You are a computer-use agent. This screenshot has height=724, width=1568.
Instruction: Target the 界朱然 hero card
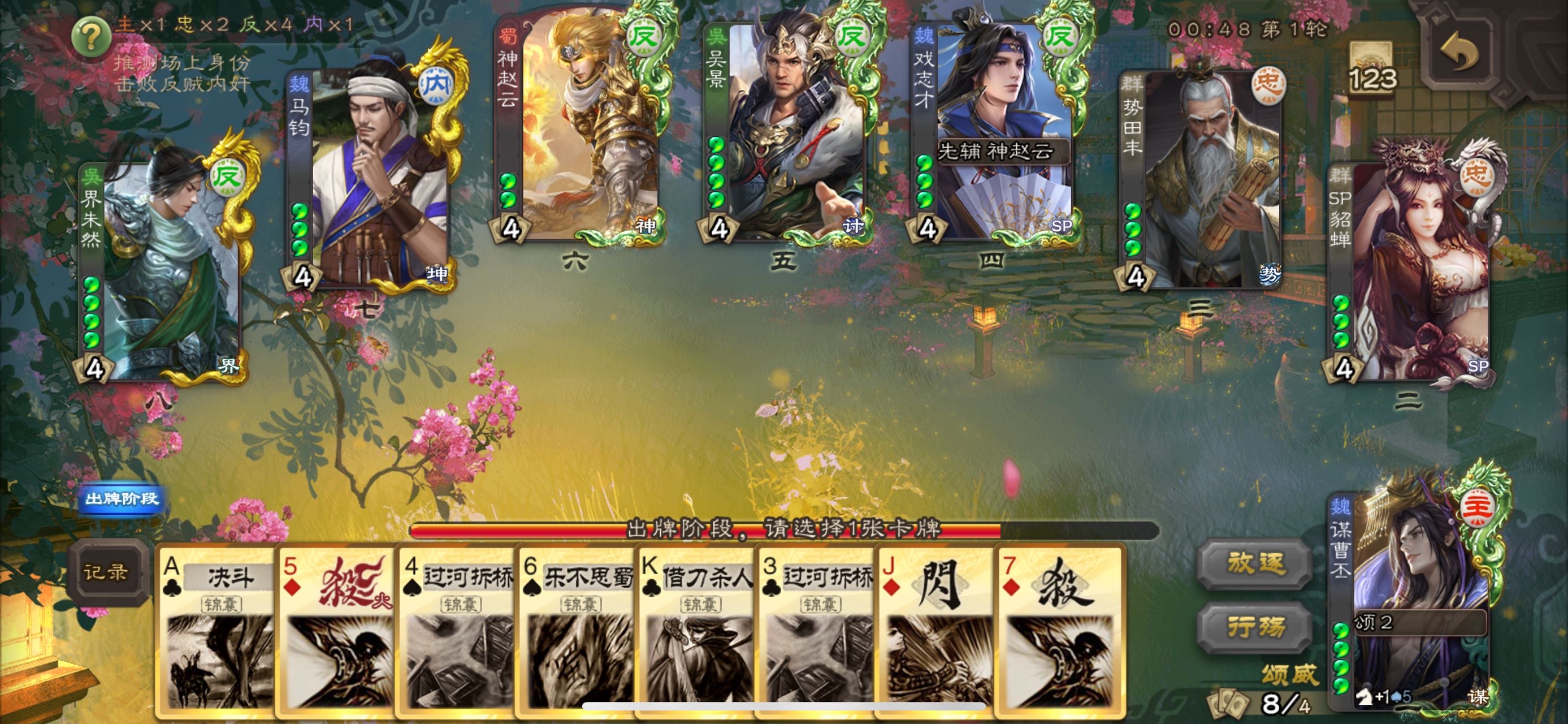(x=161, y=268)
